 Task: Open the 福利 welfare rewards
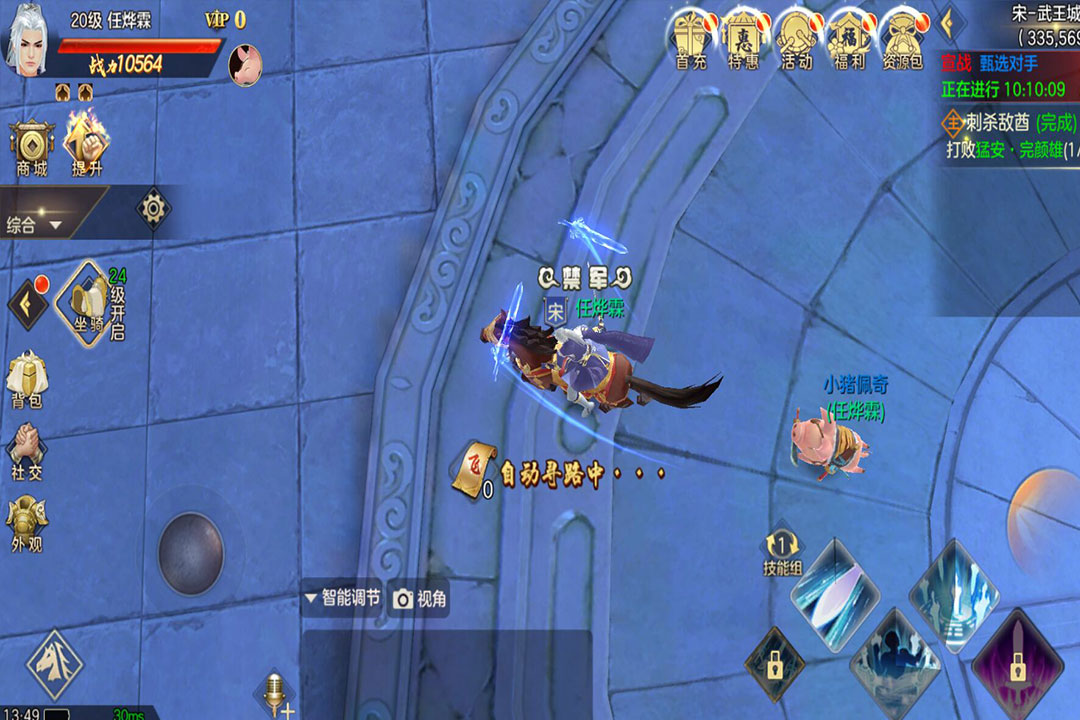tap(849, 40)
